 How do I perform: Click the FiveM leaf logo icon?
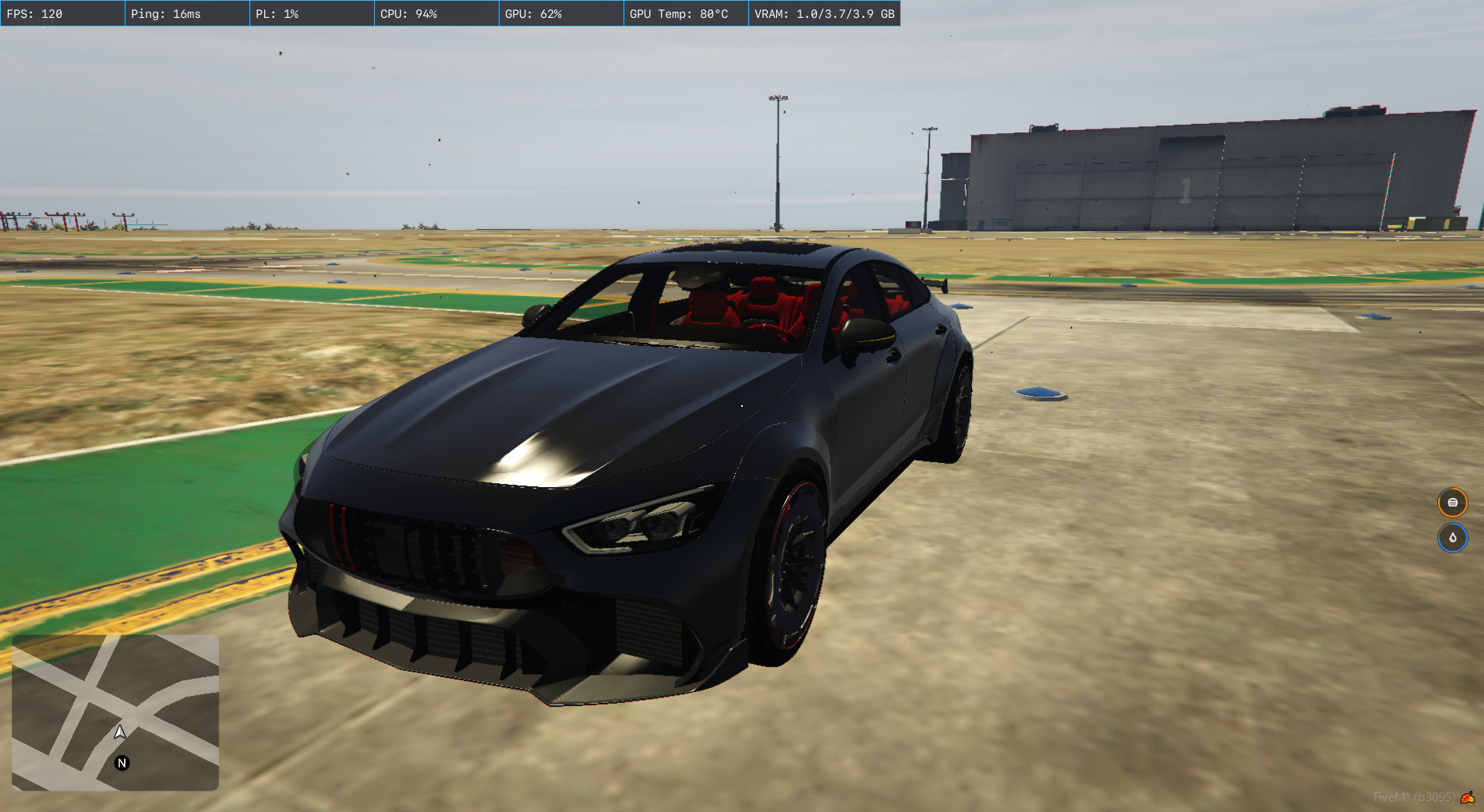[1467, 797]
